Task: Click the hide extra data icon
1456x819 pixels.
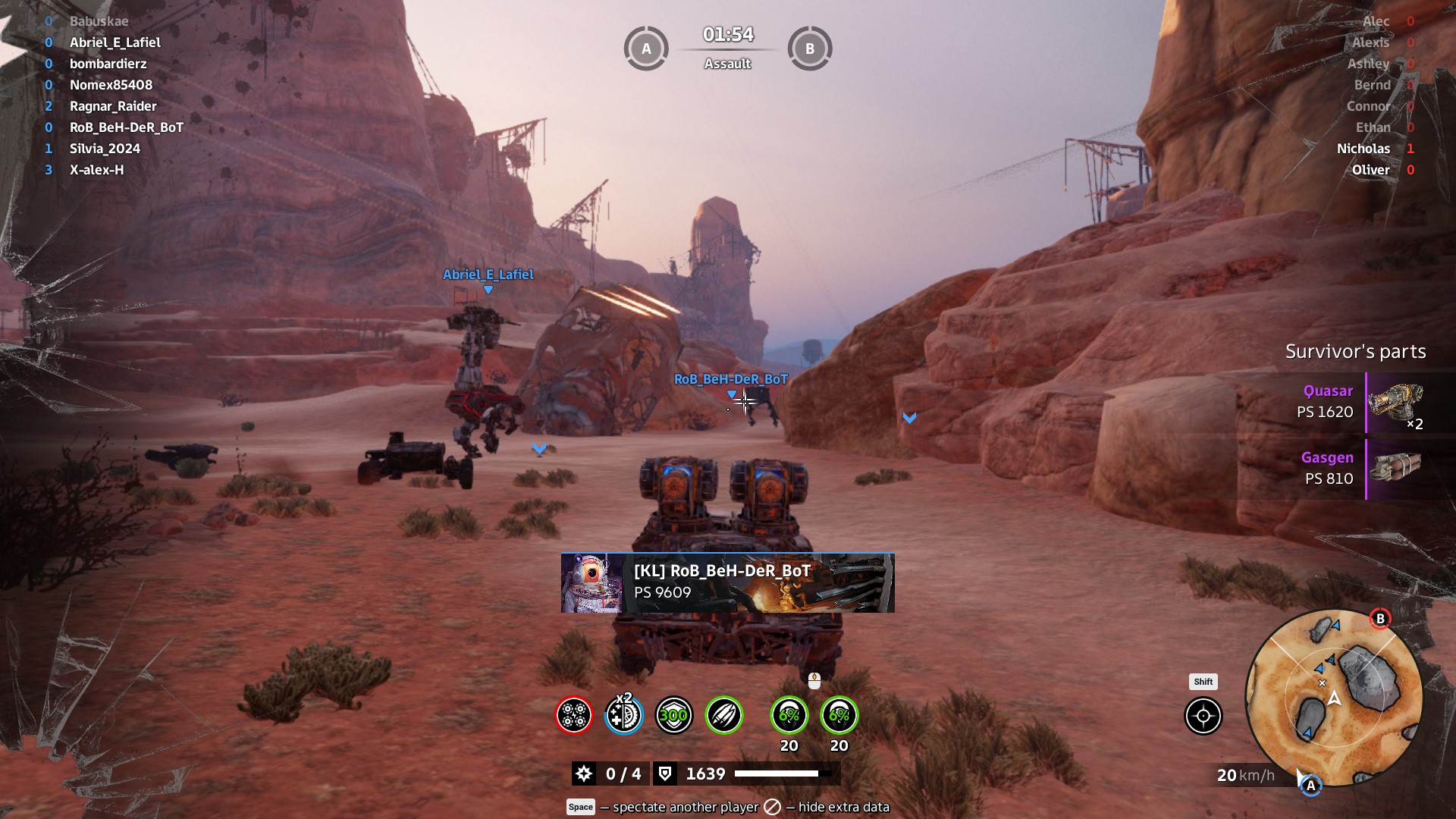Action: [x=772, y=807]
